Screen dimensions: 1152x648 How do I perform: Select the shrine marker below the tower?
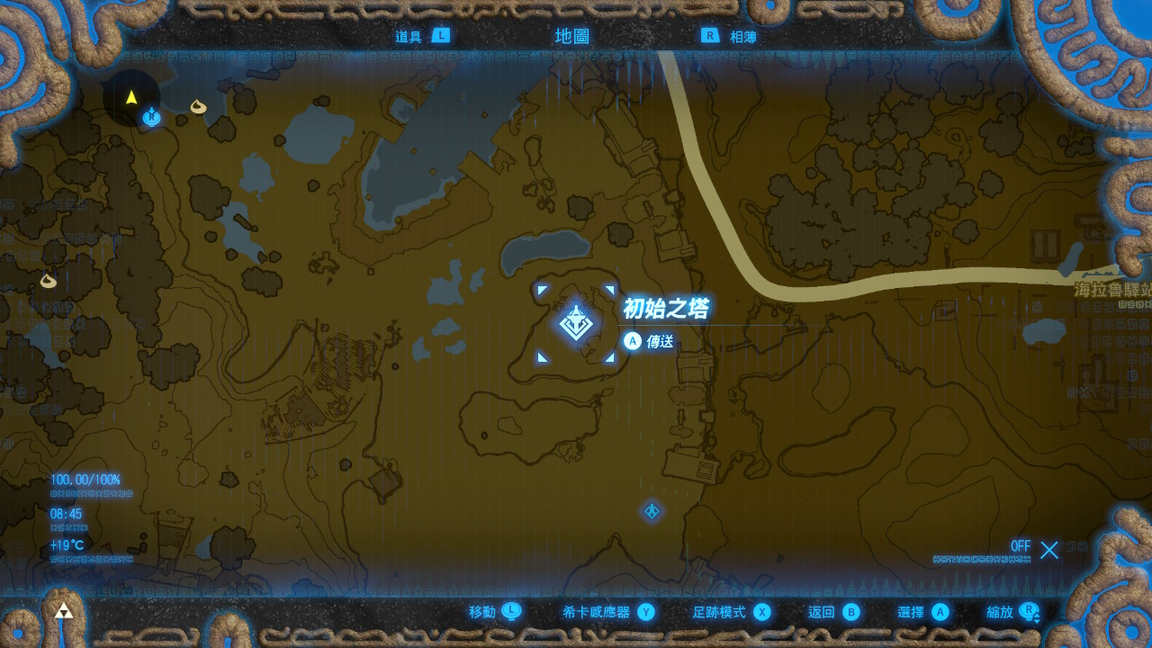(x=652, y=512)
